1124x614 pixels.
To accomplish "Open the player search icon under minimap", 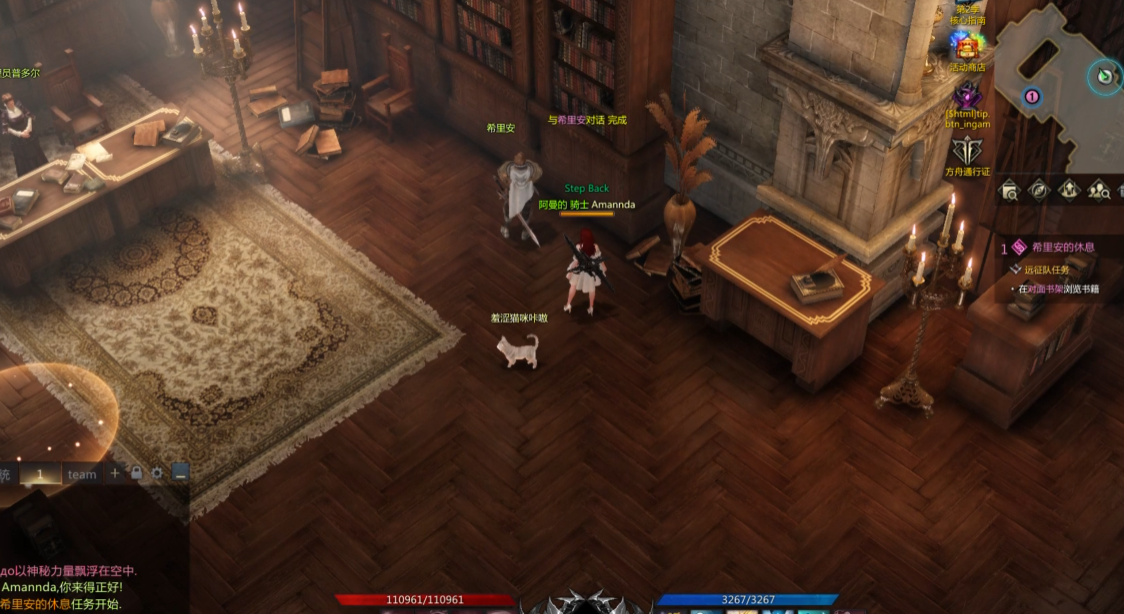I will 1099,190.
